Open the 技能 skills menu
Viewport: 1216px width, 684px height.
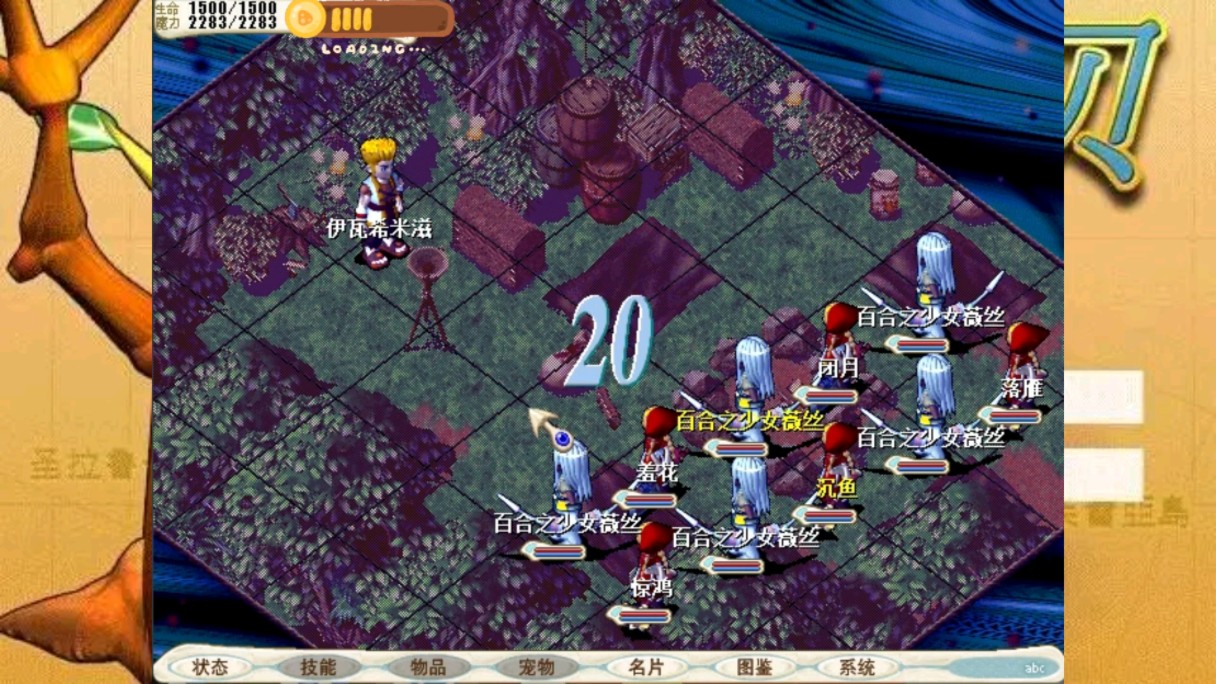pos(319,667)
